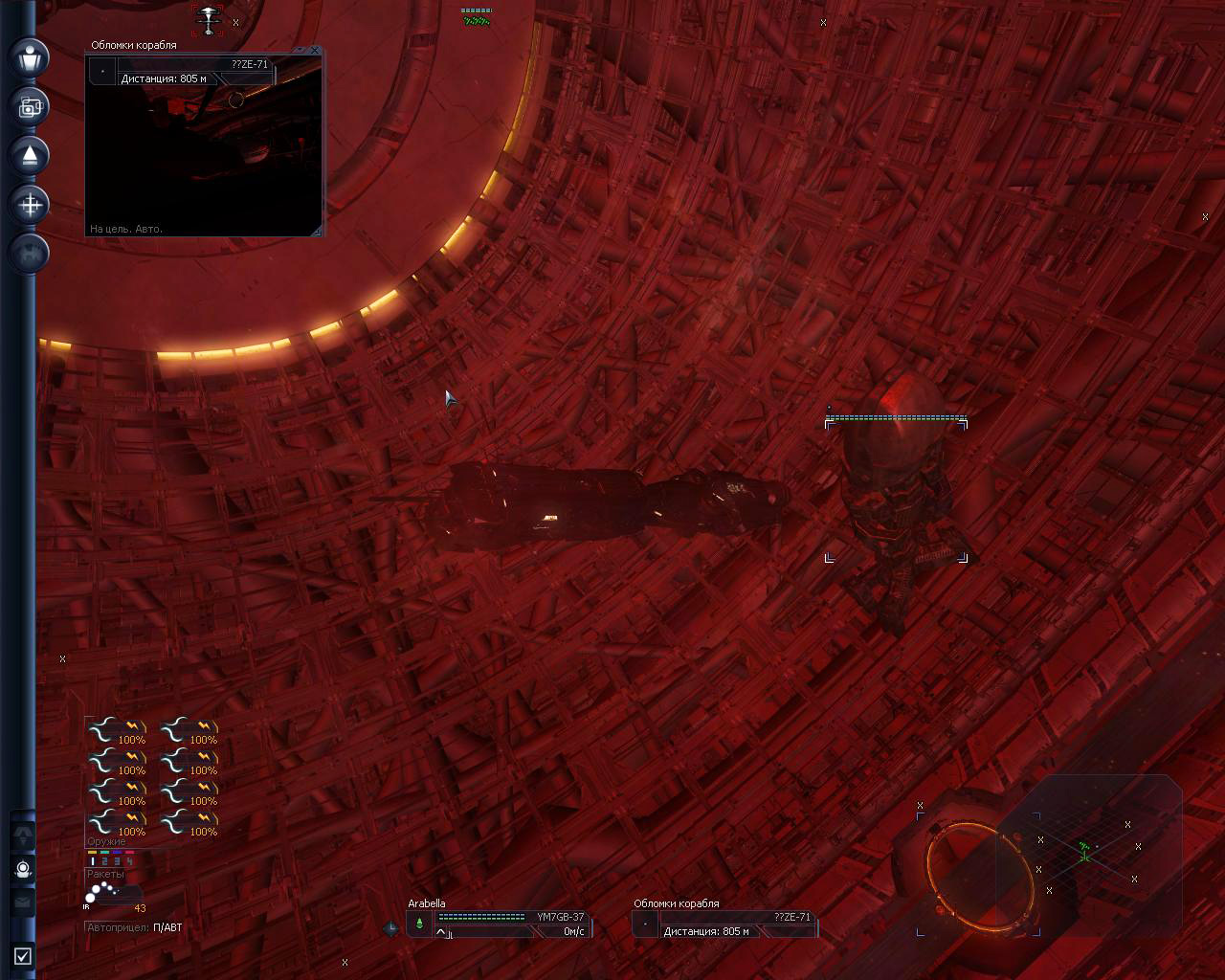The width and height of the screenshot is (1225, 980).
Task: Select the crosshair targeting sidebar button
Action: coord(30,204)
